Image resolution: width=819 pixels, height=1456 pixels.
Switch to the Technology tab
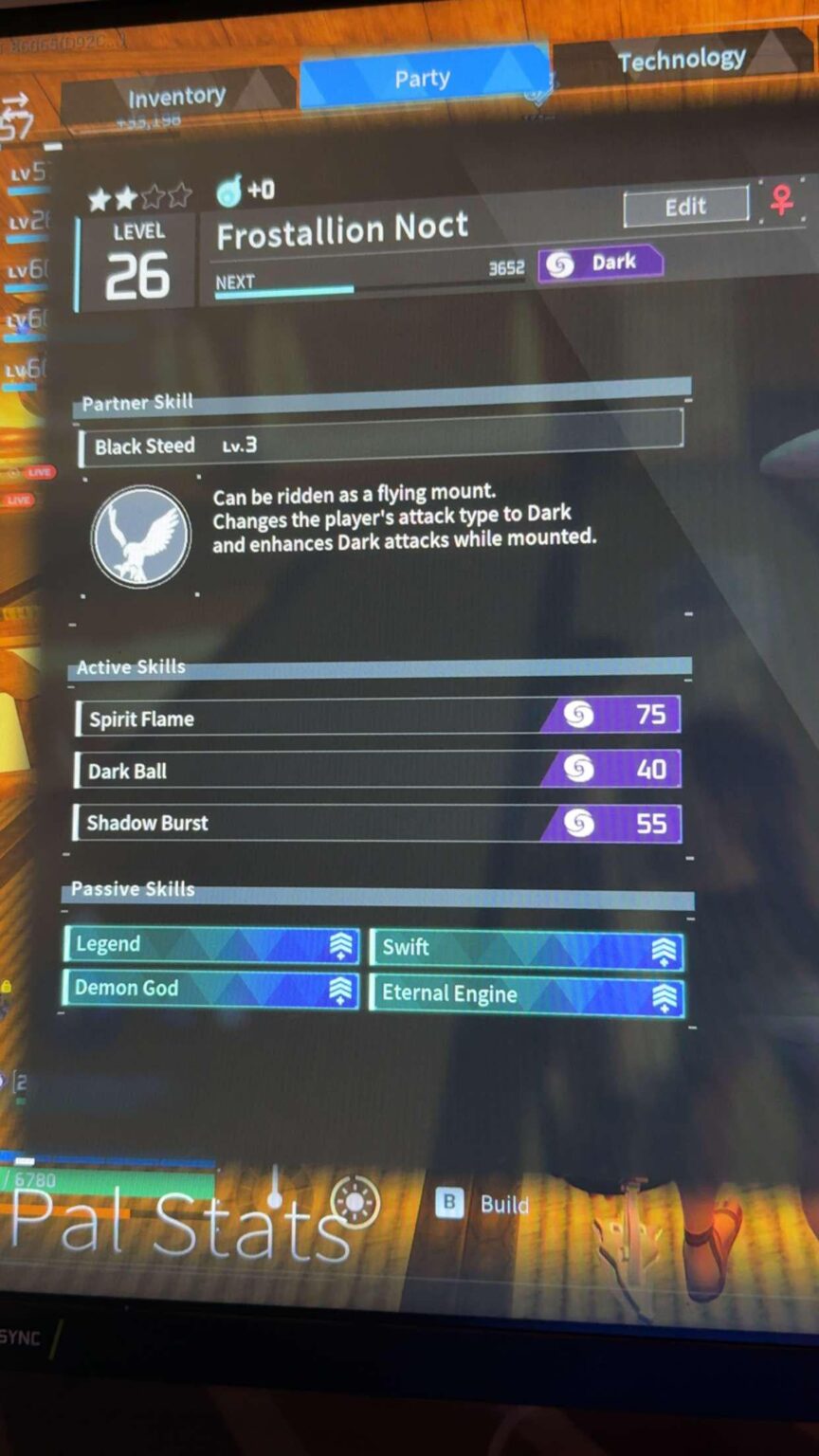681,61
